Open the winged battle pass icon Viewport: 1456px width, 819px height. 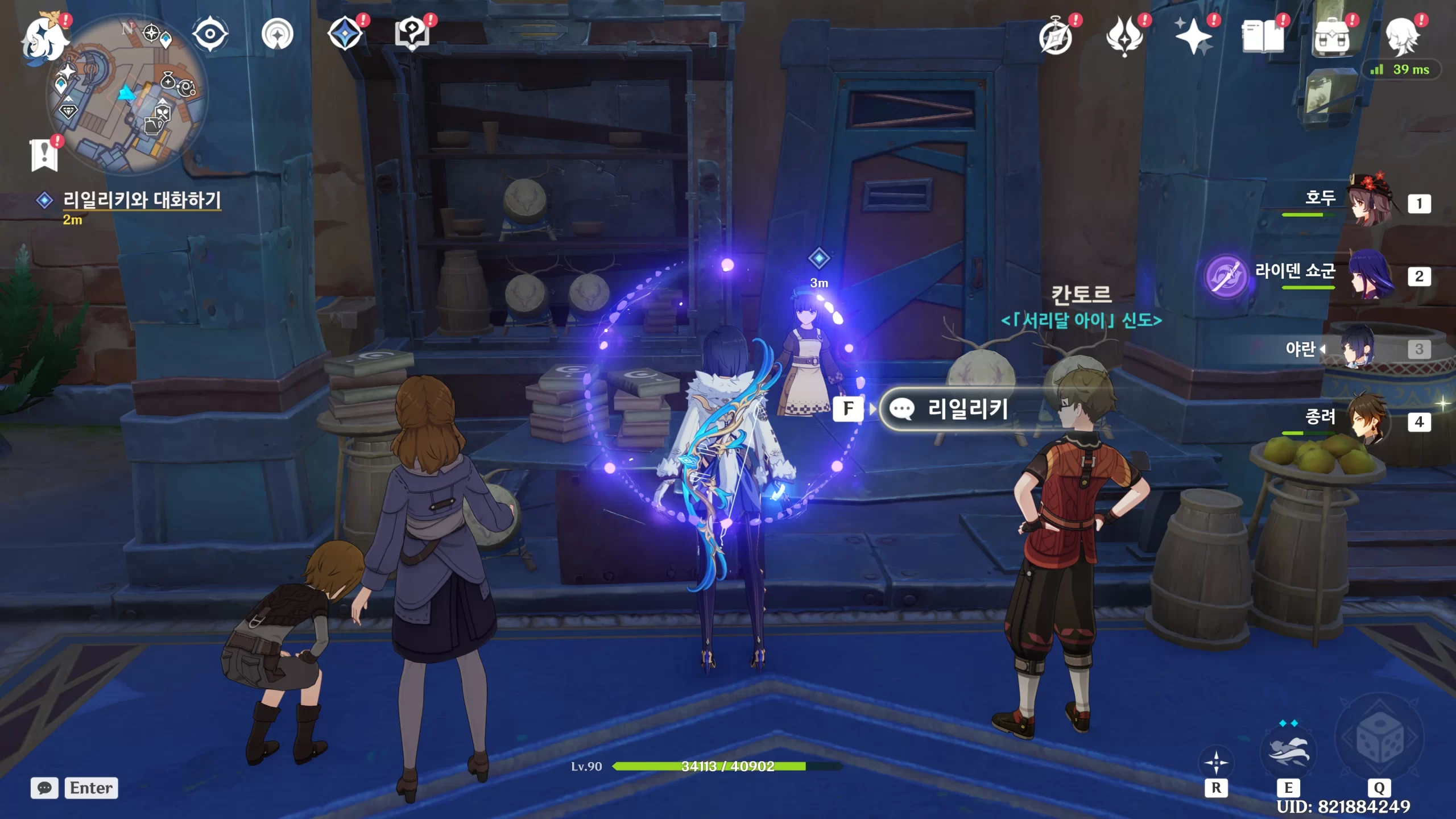(x=1124, y=37)
